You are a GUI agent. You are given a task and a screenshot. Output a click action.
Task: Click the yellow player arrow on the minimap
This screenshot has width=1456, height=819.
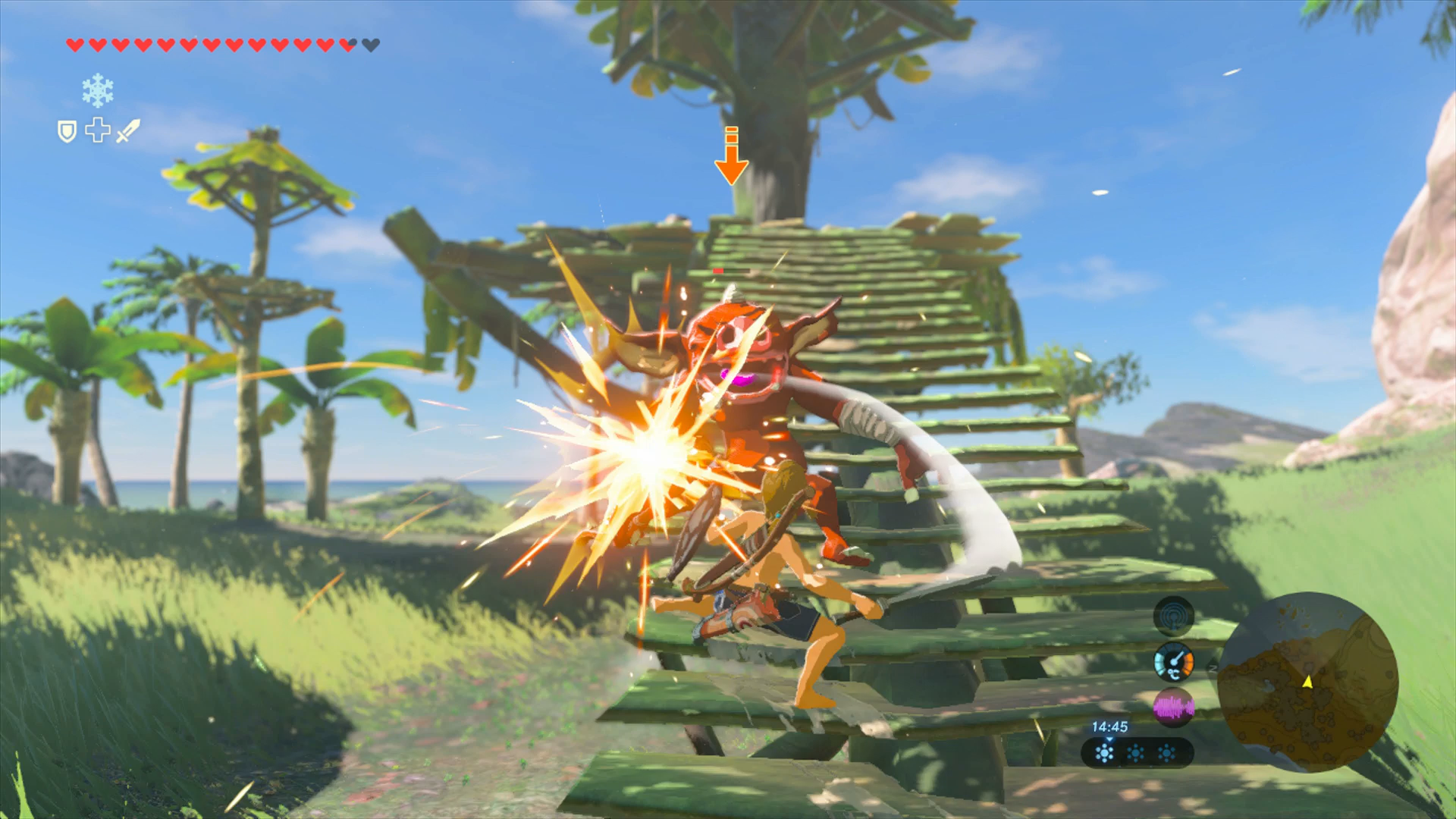[x=1307, y=683]
